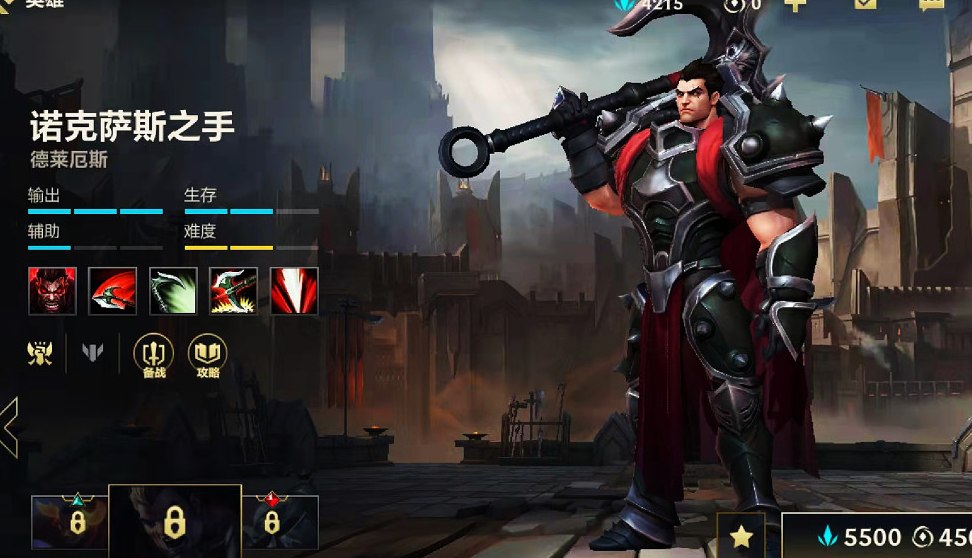Open the 攻略 guide button
Viewport: 972px width, 558px height.
pyautogui.click(x=208, y=356)
